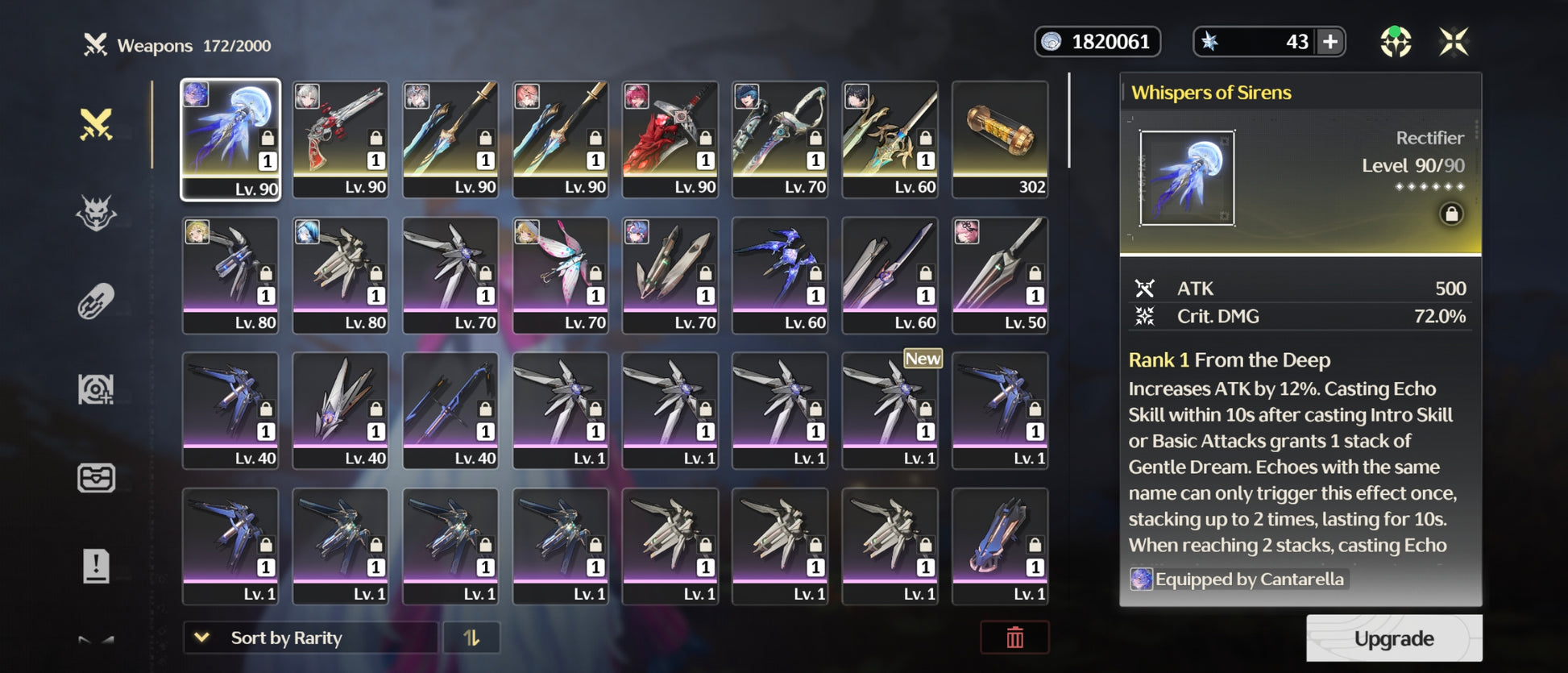Toggle the sort order arrows button
This screenshot has height=673, width=1568.
coord(471,638)
